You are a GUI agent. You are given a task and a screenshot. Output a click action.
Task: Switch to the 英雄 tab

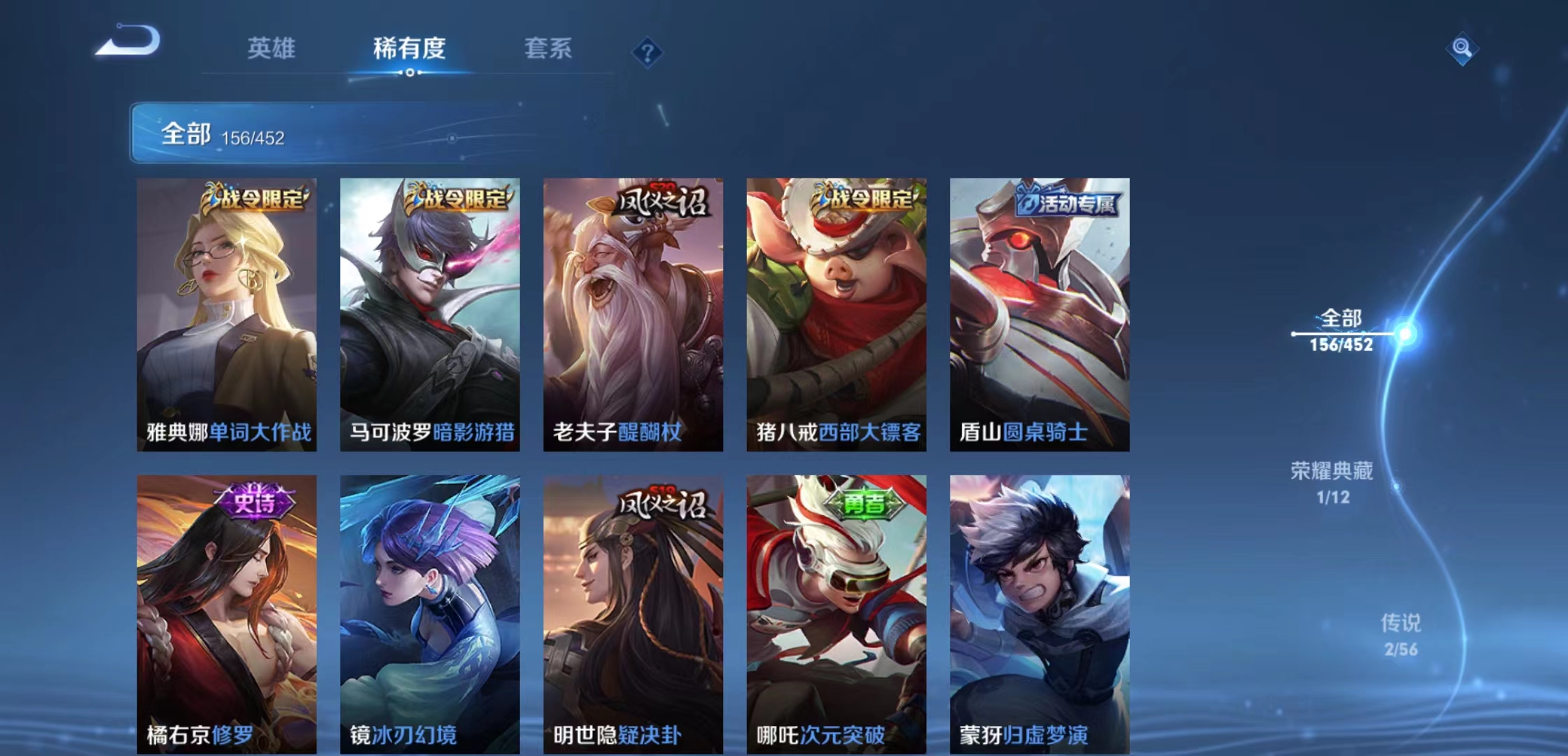tap(272, 49)
